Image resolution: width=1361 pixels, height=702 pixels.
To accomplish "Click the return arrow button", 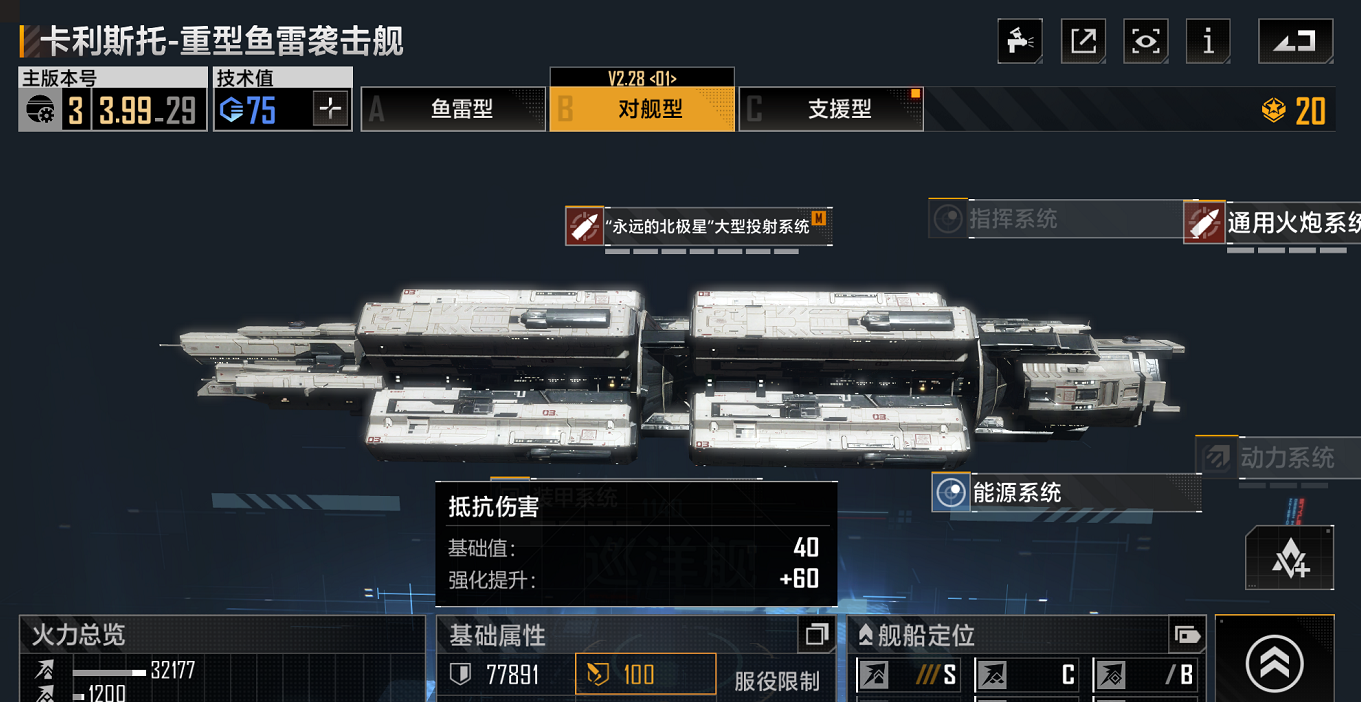I will [x=1295, y=42].
